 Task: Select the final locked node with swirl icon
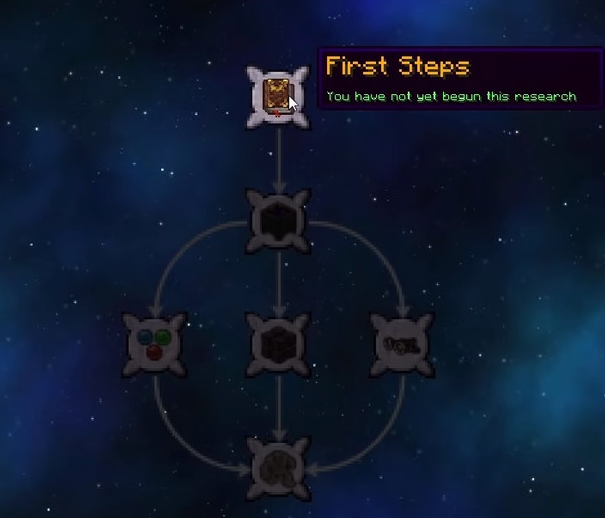click(278, 468)
